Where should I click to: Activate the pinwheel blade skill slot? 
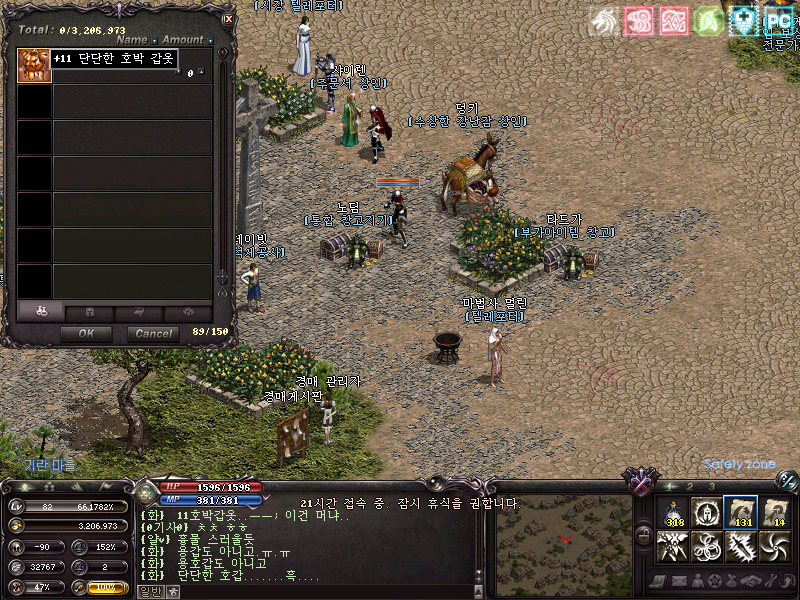(x=775, y=547)
